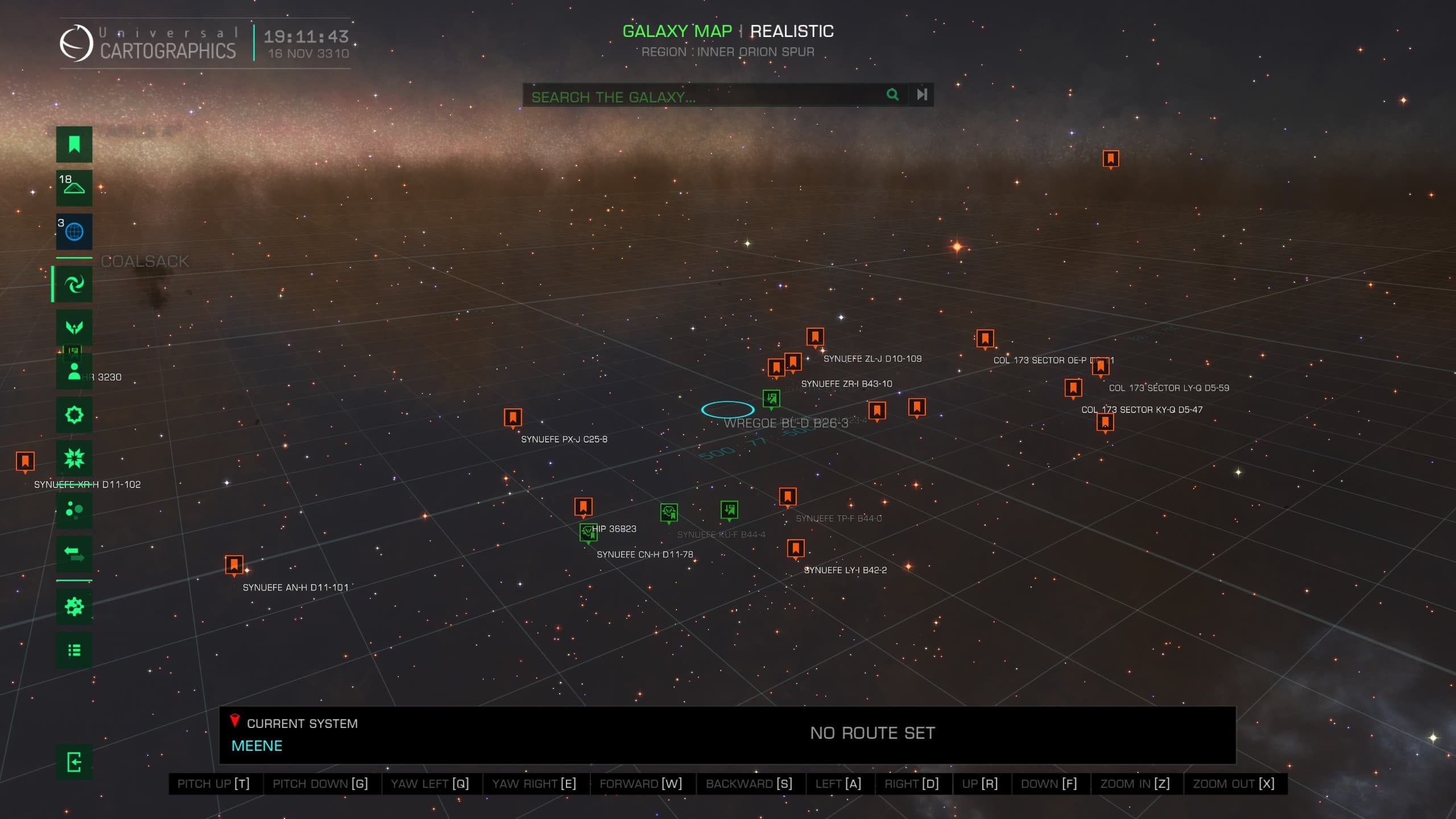
Task: Open the trade arrows map mode
Action: 74,553
